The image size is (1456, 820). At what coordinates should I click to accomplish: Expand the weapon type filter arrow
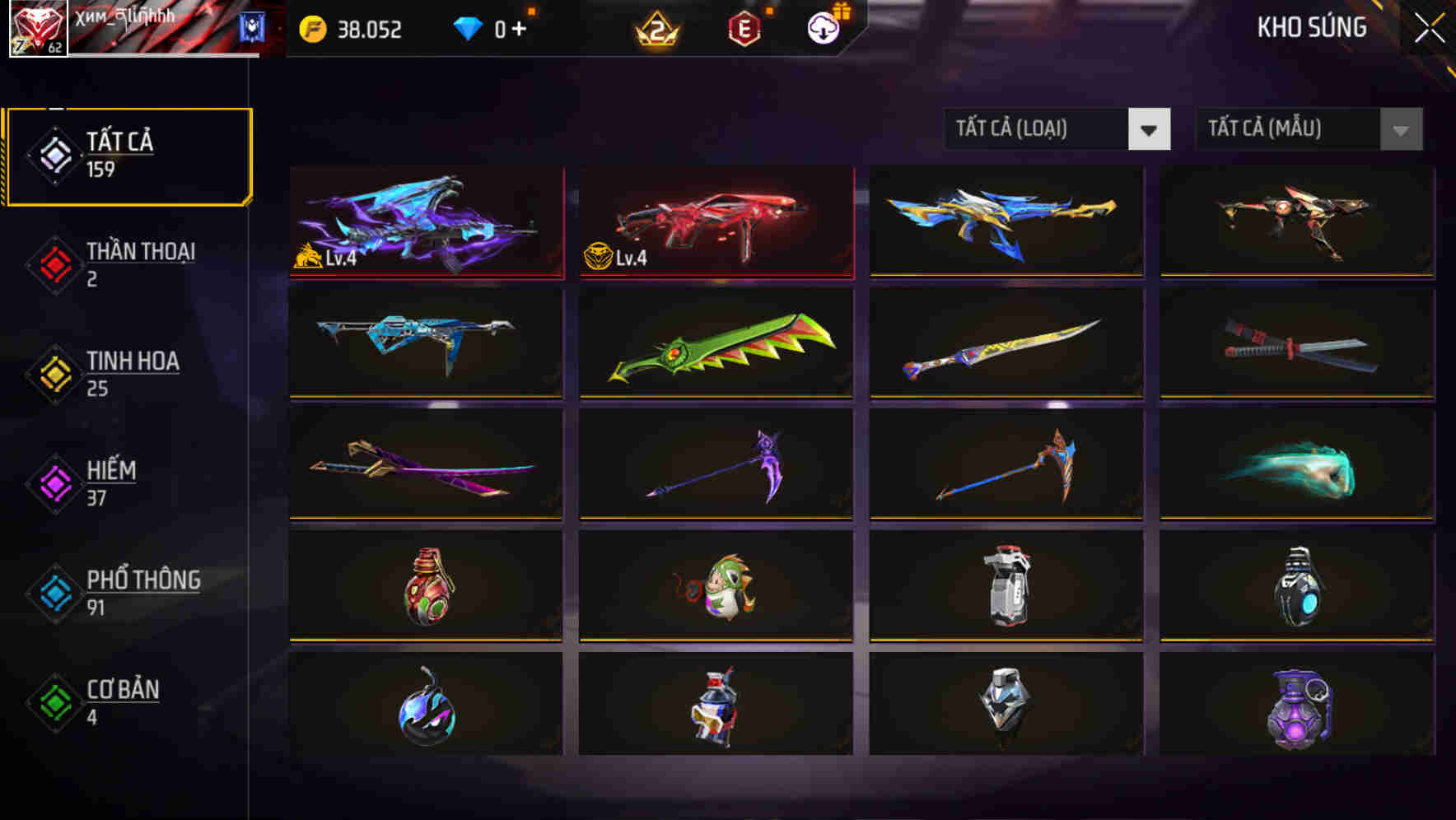pos(1151,129)
